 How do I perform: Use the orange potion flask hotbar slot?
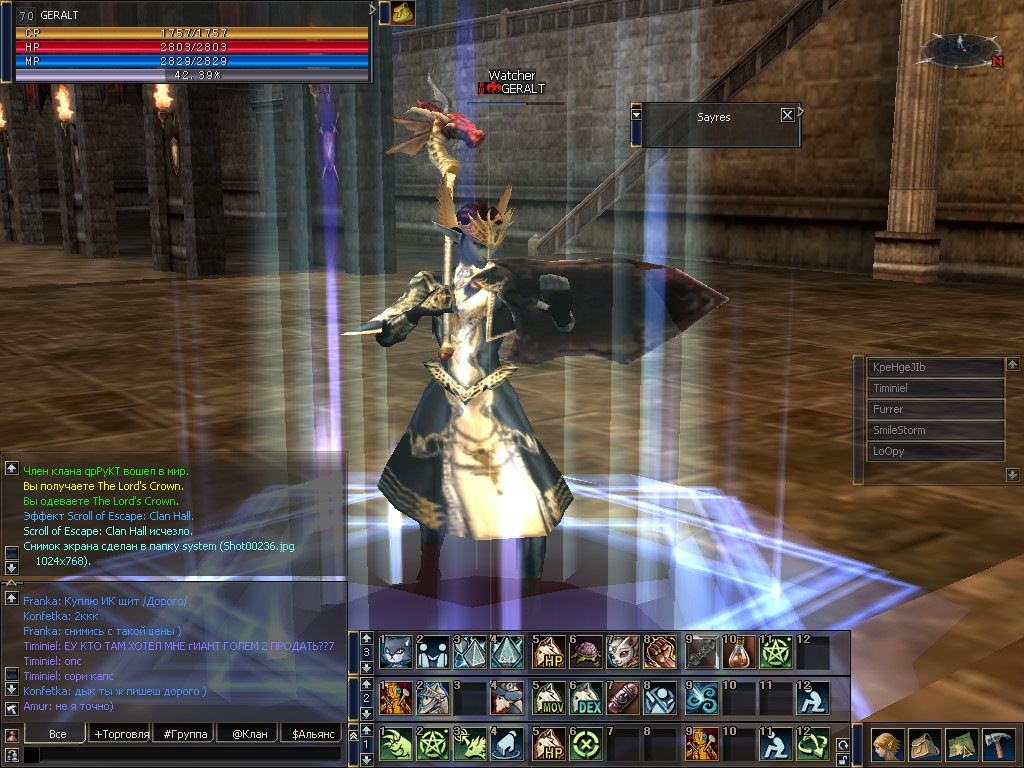click(739, 653)
